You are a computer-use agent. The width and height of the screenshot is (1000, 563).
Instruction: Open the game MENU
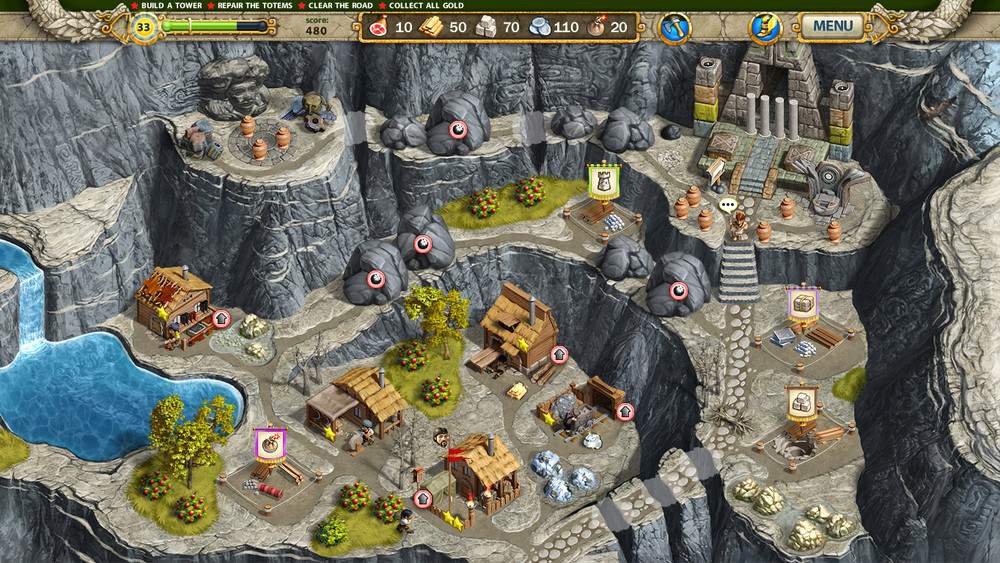coord(832,26)
